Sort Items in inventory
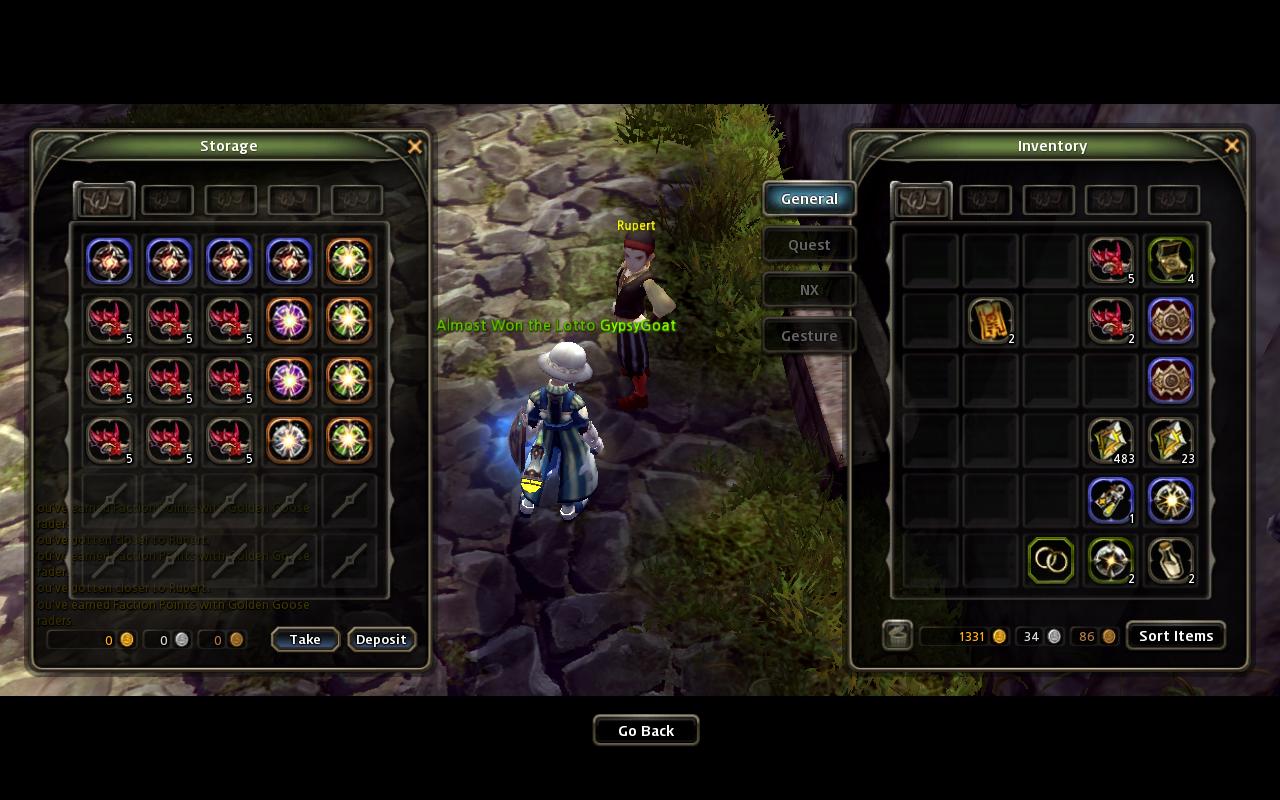 tap(1175, 636)
